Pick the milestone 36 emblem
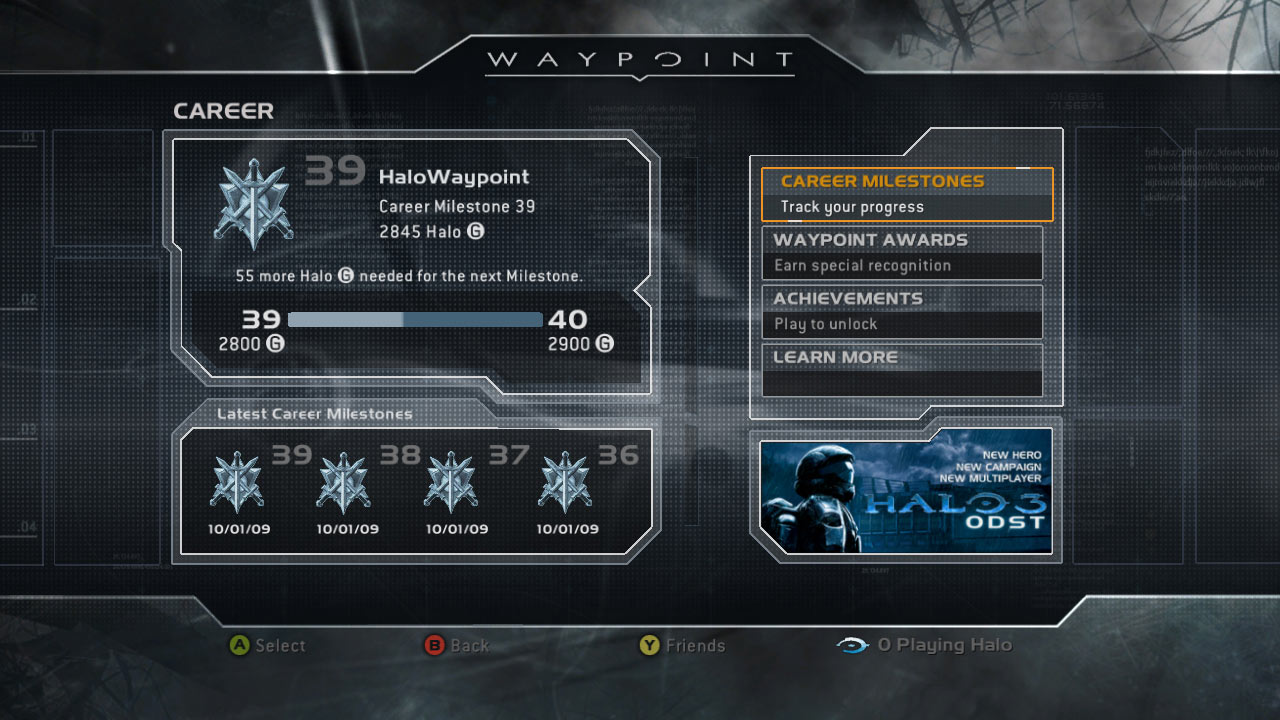Viewport: 1280px width, 720px height. pyautogui.click(x=565, y=483)
